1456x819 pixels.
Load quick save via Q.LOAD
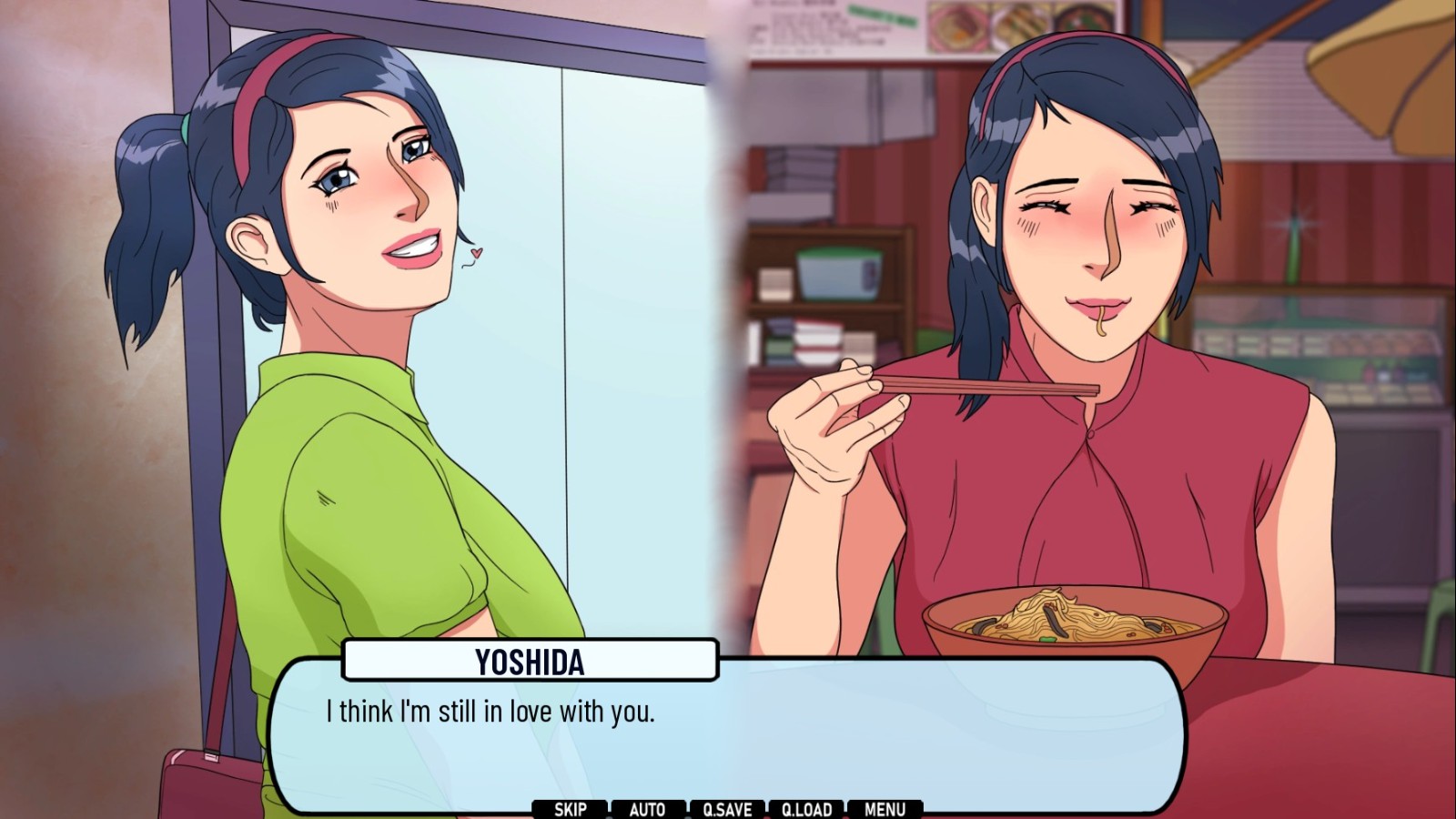tap(806, 809)
